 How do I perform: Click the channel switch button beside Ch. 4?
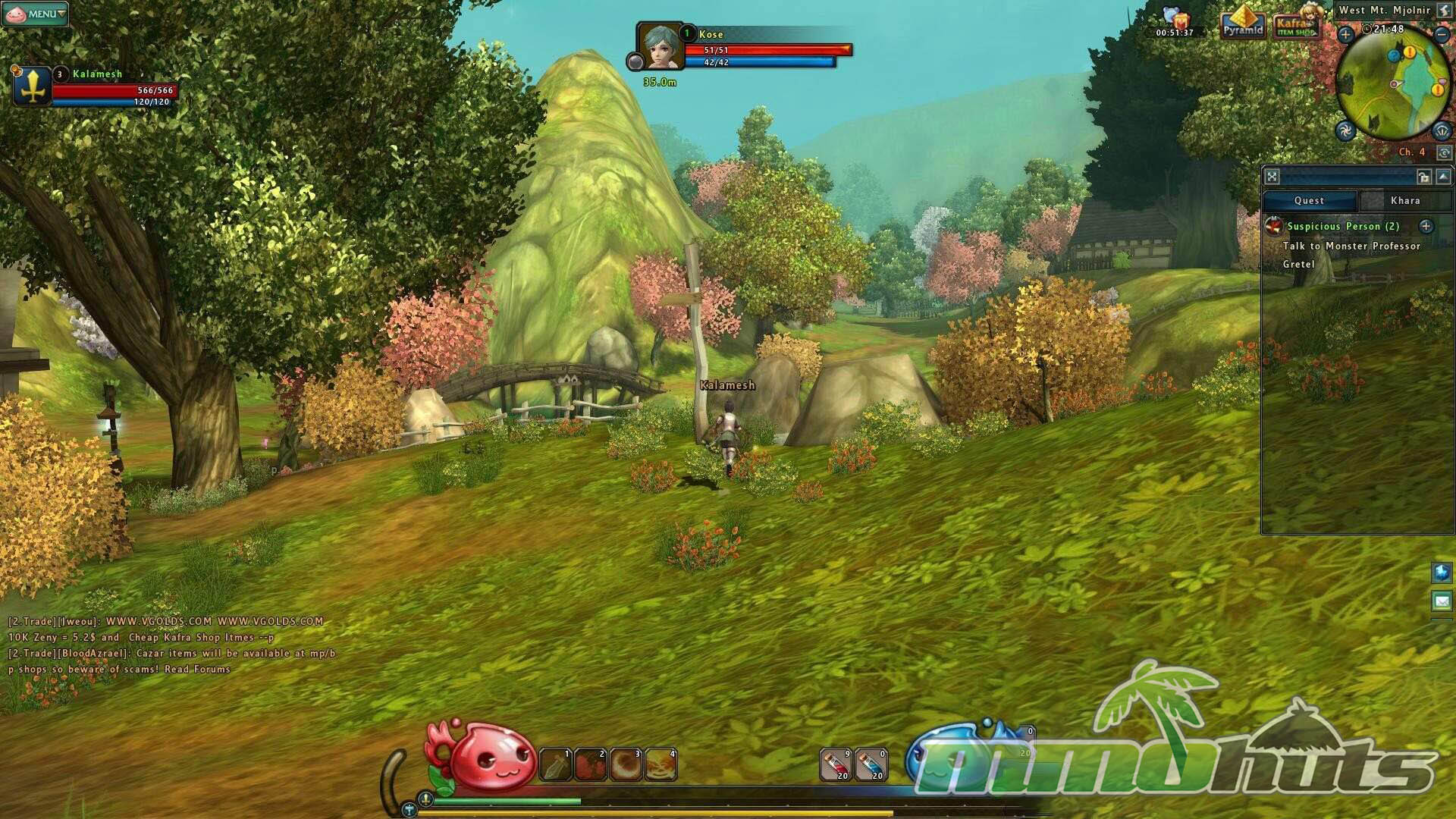click(1444, 152)
